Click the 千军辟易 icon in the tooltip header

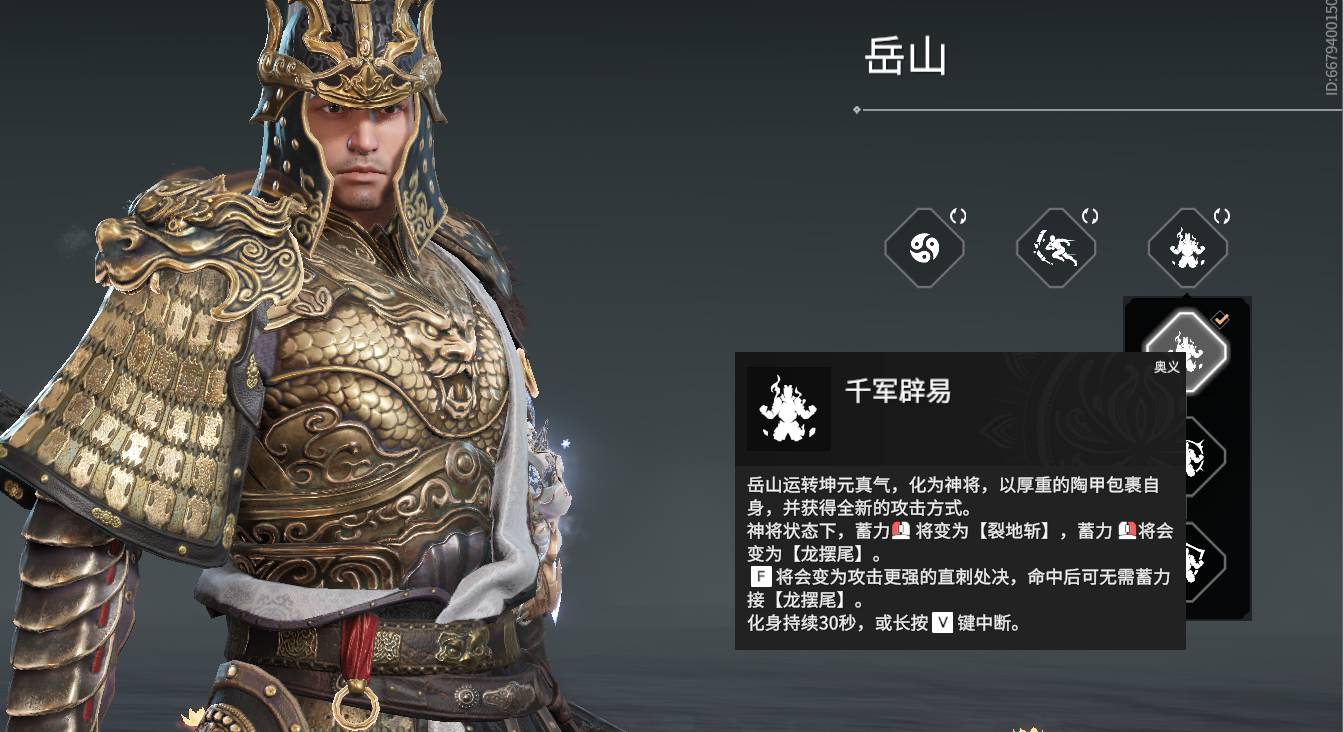point(786,409)
